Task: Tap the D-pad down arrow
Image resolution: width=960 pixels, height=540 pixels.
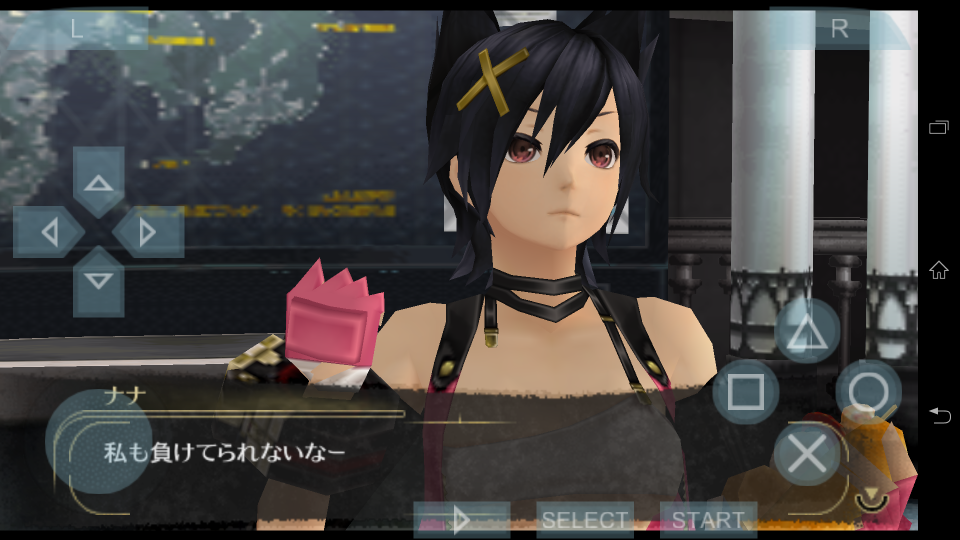Action: [x=98, y=280]
